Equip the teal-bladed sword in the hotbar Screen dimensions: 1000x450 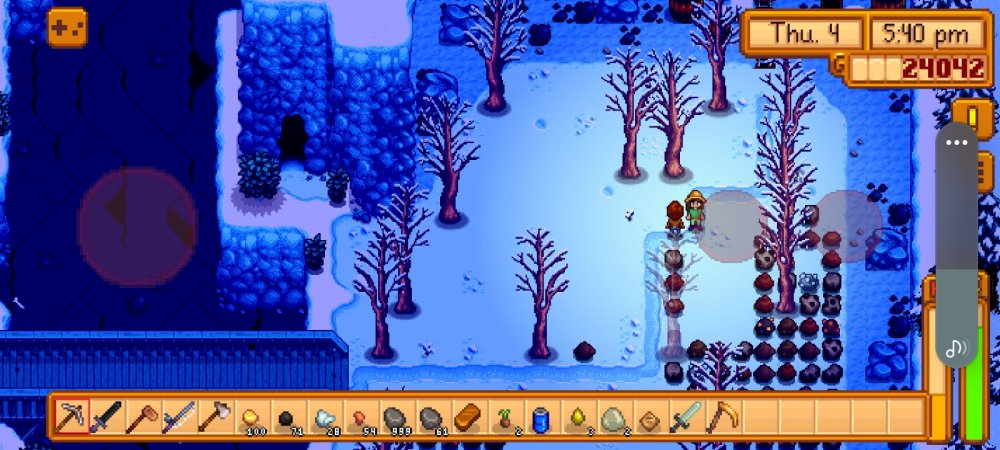point(685,416)
